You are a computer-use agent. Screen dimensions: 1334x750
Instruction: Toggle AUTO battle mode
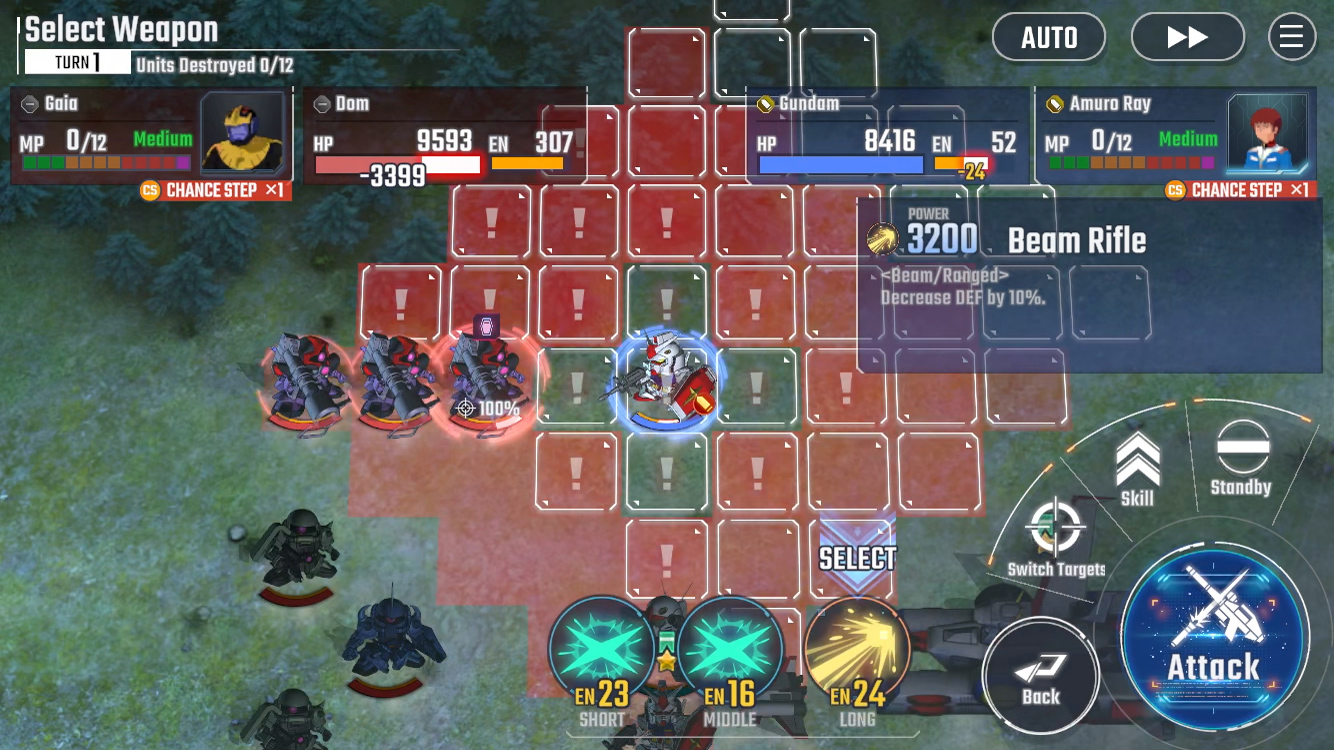click(x=1049, y=37)
